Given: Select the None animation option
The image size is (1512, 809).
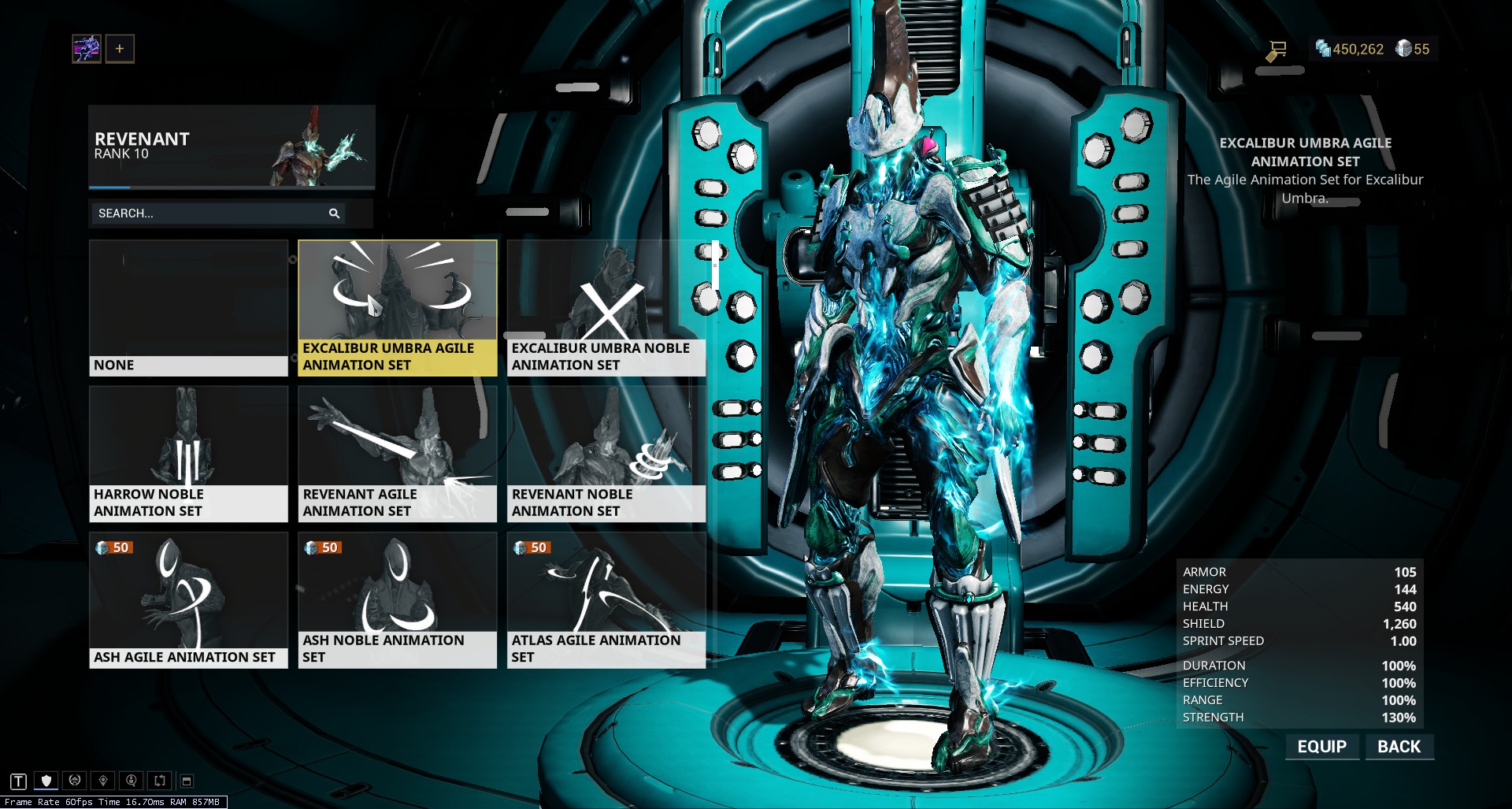Looking at the screenshot, I should coord(188,308).
